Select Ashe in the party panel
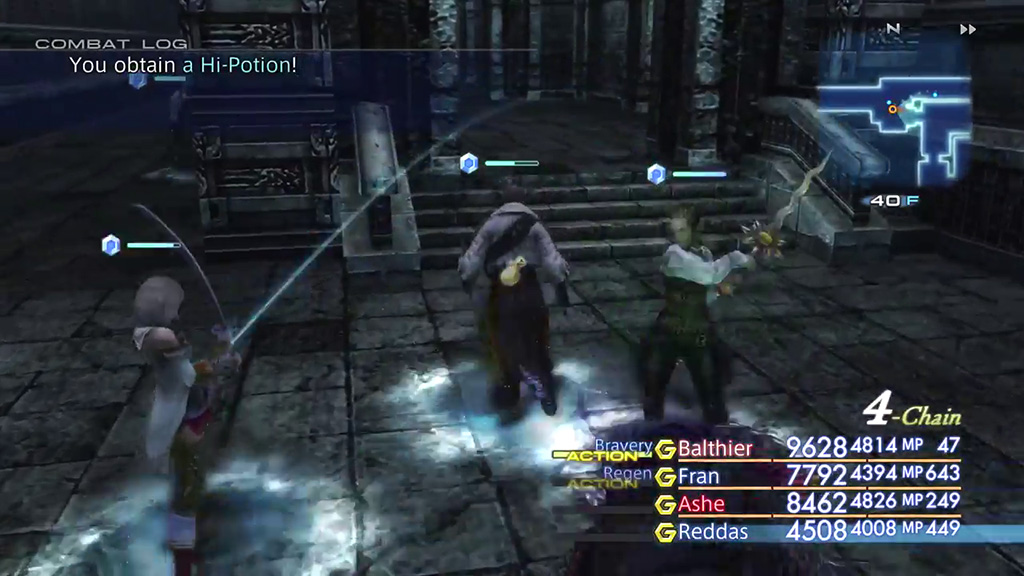The width and height of the screenshot is (1024, 576). point(701,504)
